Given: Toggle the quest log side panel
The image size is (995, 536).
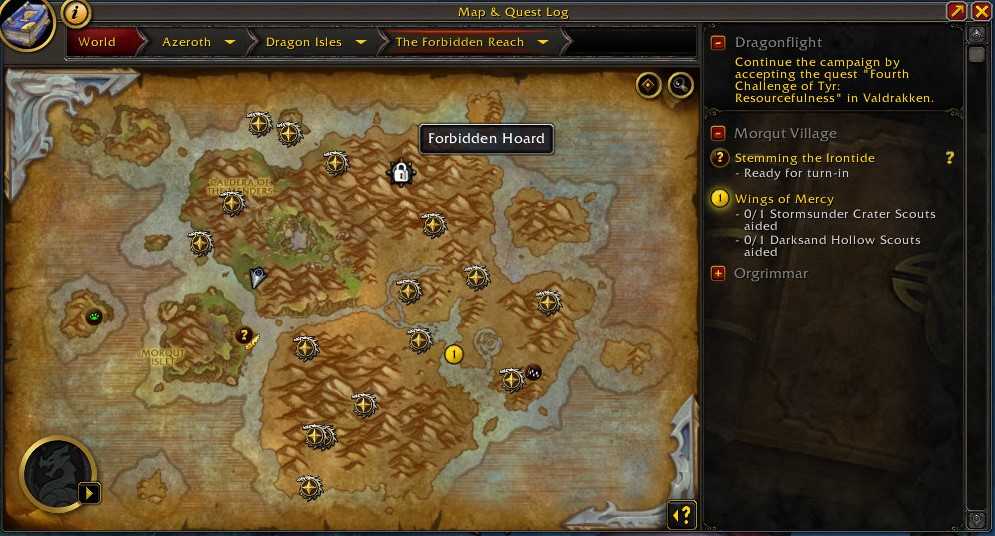Looking at the screenshot, I should [681, 514].
